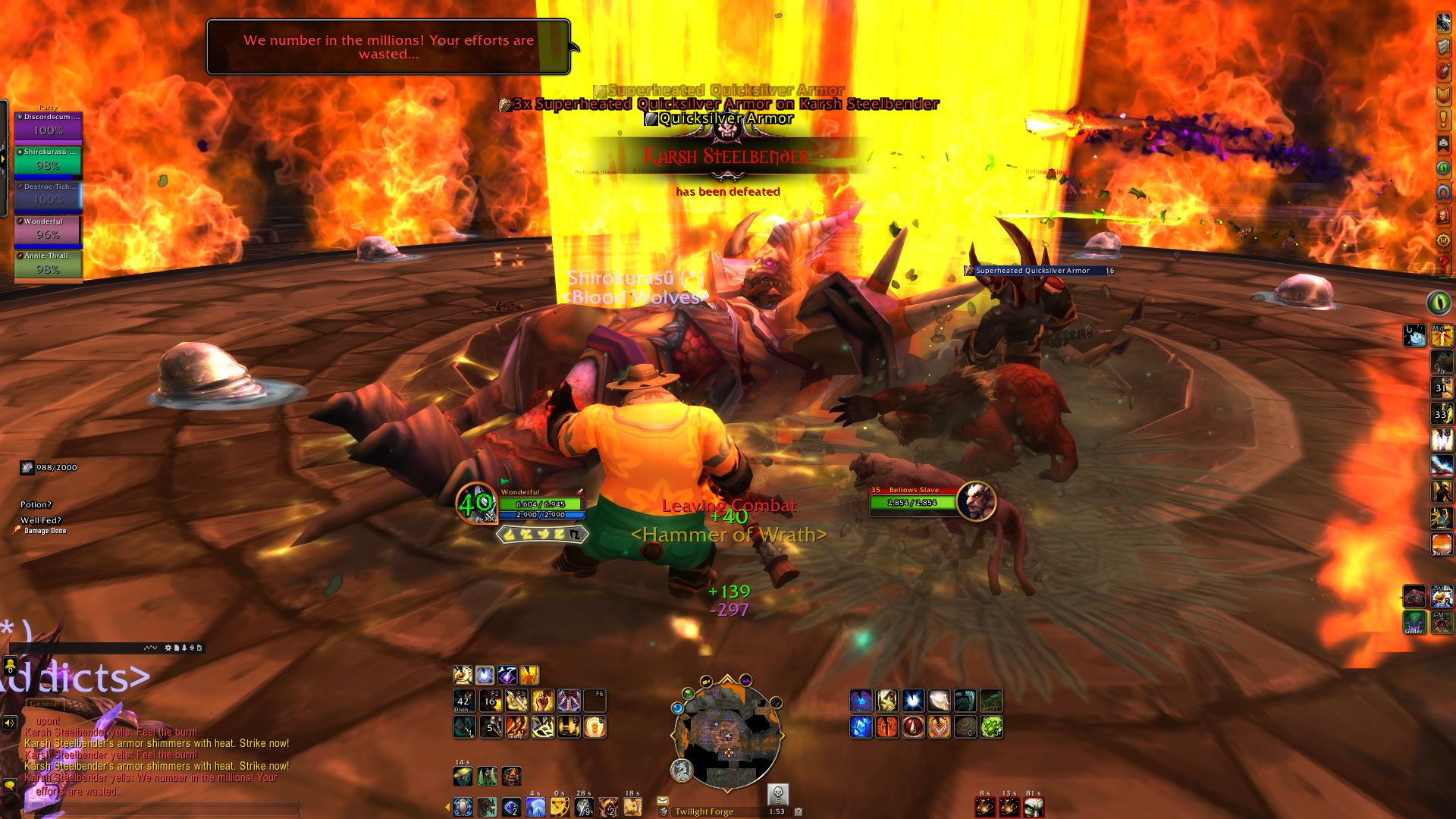This screenshot has width=1456, height=819.
Task: Cast the glowing golden shield ability
Action: (x=595, y=727)
